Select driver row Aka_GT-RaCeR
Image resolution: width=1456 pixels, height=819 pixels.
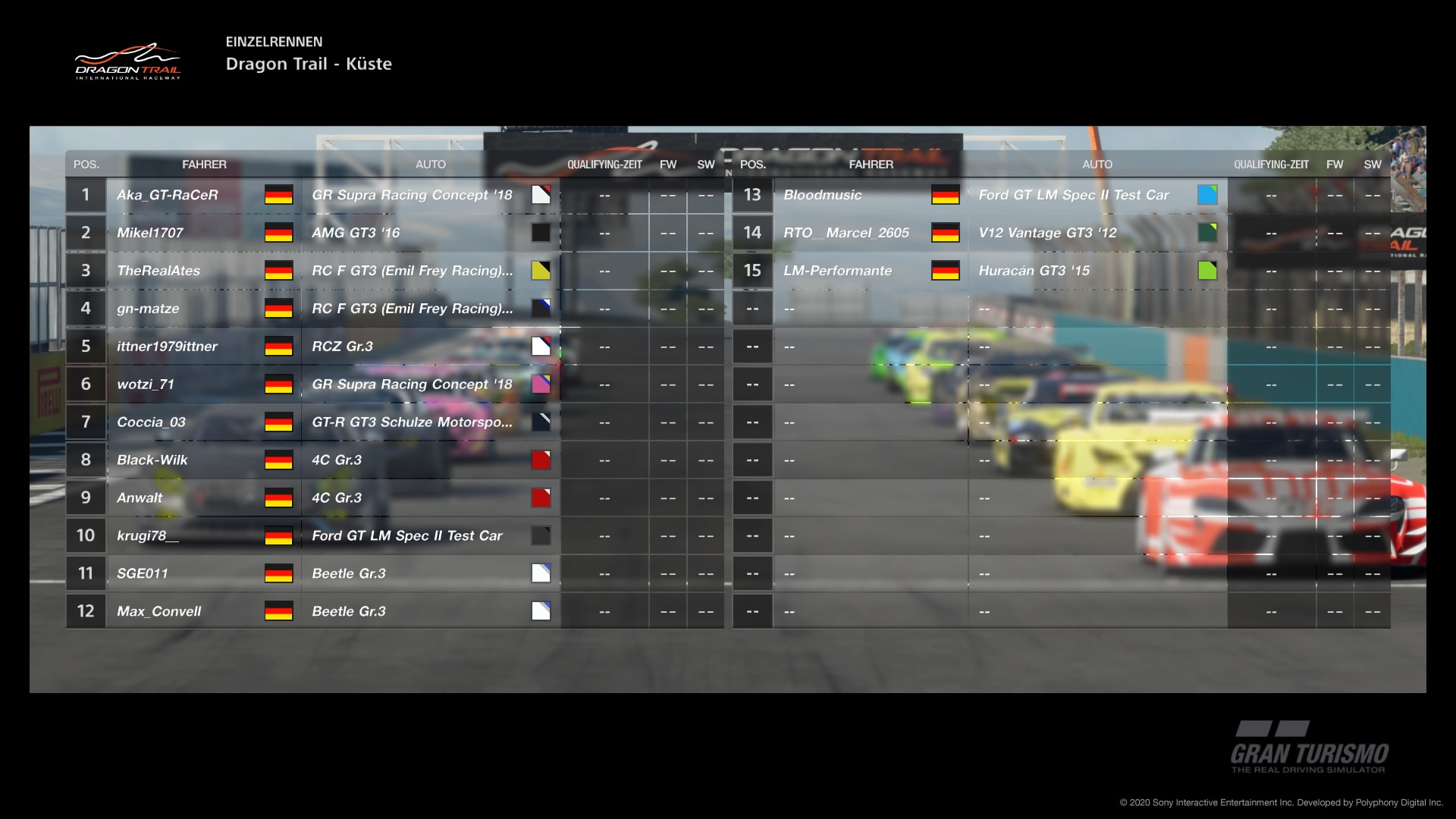pos(168,195)
